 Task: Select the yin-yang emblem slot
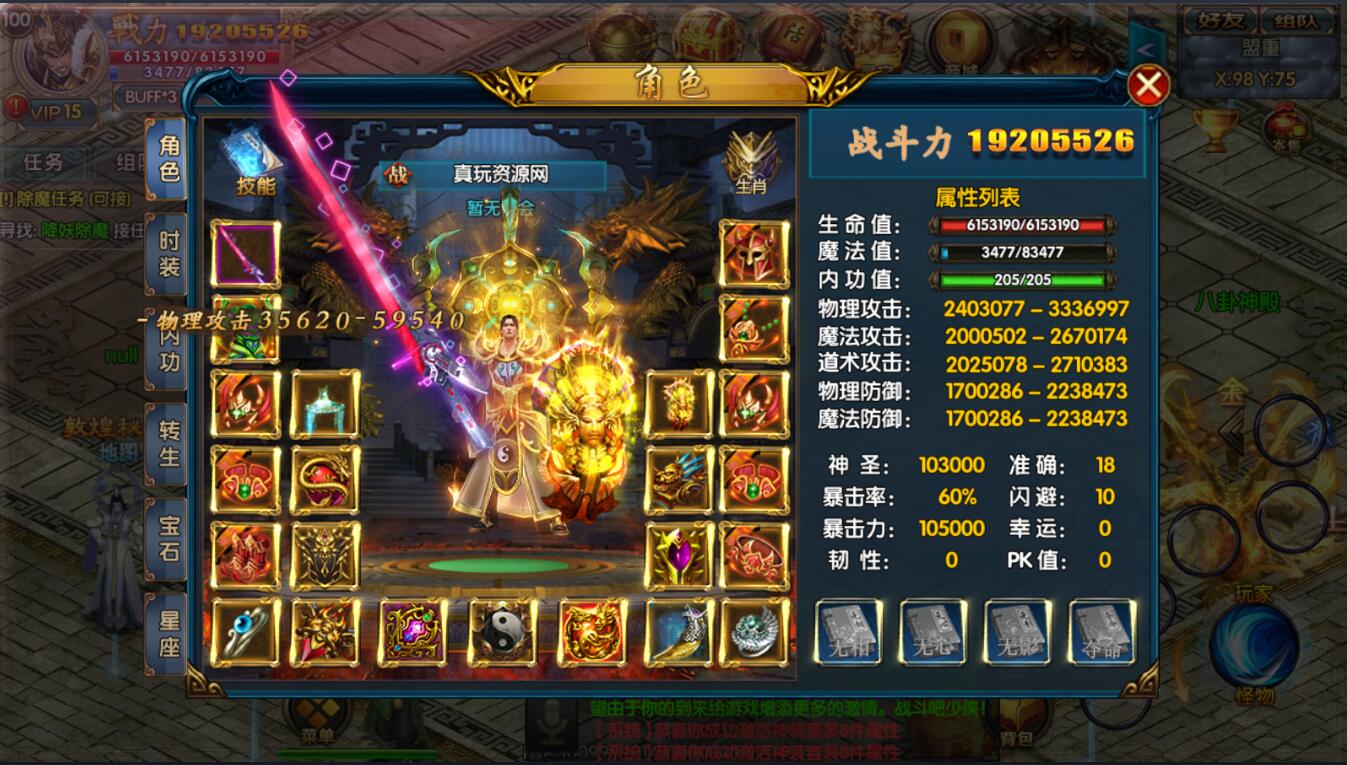pyautogui.click(x=502, y=632)
